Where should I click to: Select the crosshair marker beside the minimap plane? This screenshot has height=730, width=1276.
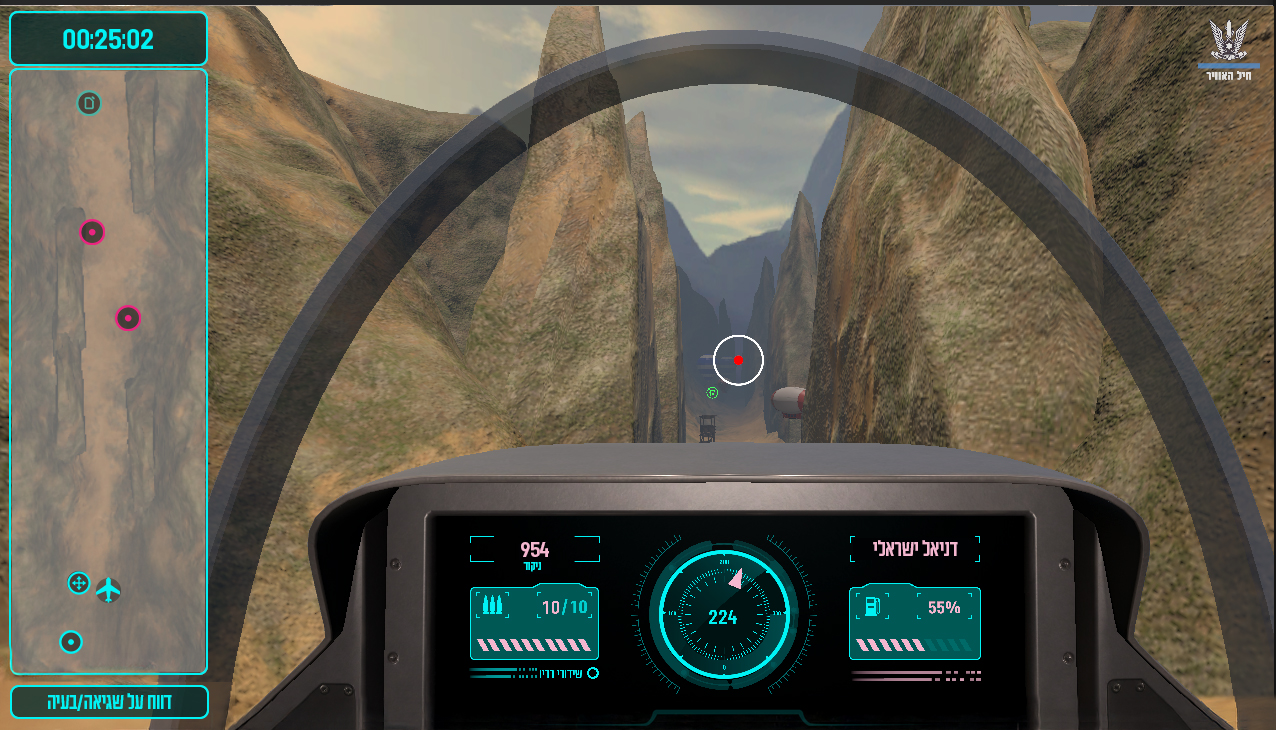pos(79,583)
